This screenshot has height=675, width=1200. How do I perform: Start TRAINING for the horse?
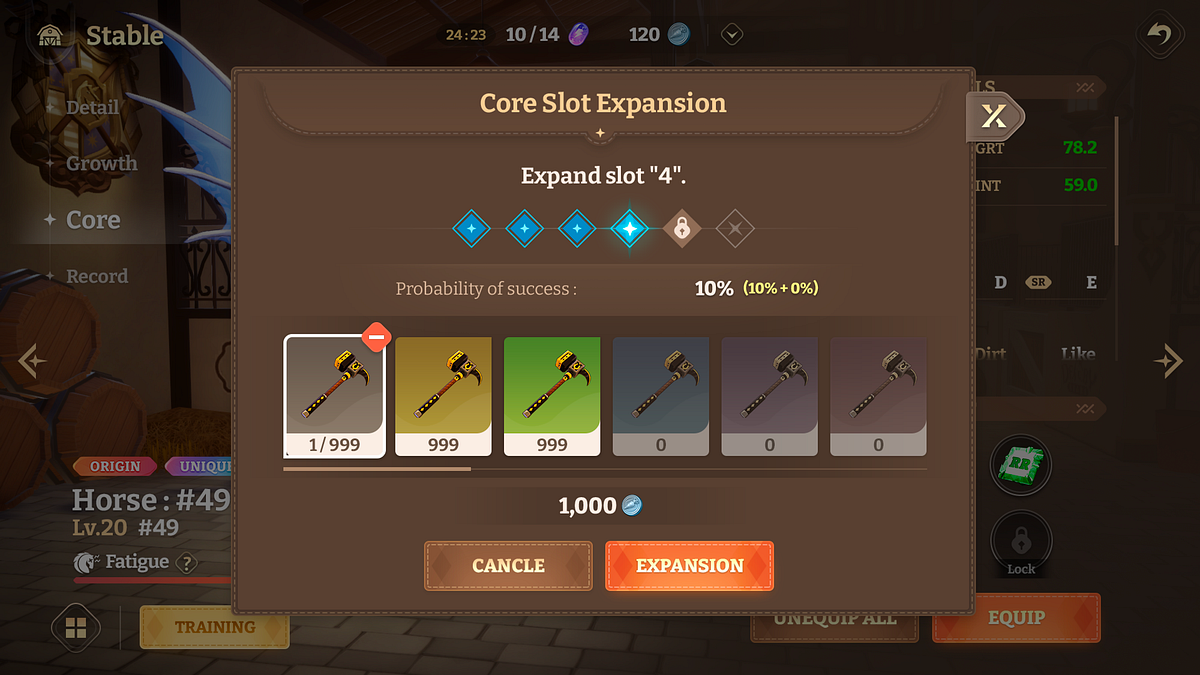click(215, 627)
